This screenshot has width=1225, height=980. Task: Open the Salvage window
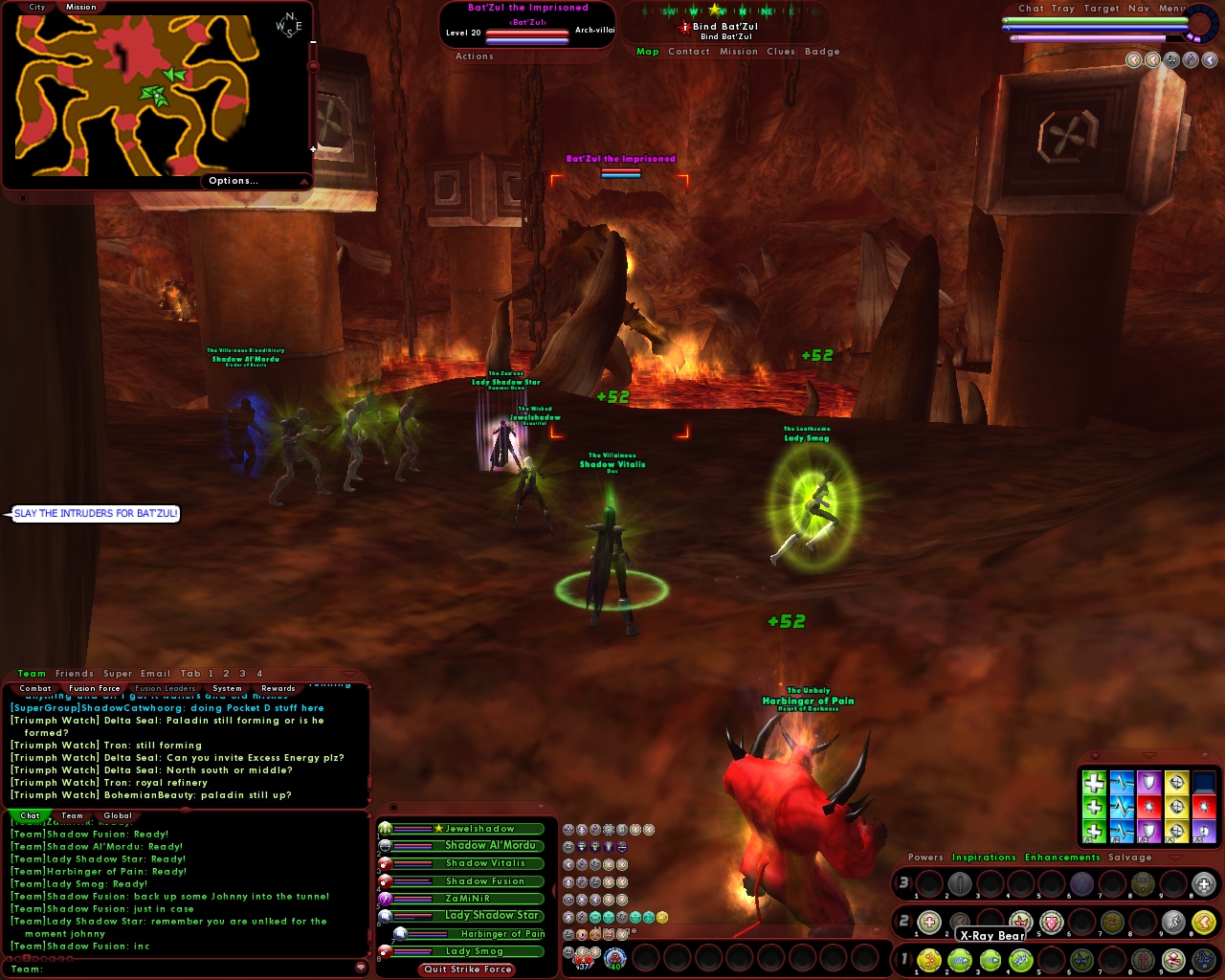tap(1129, 857)
